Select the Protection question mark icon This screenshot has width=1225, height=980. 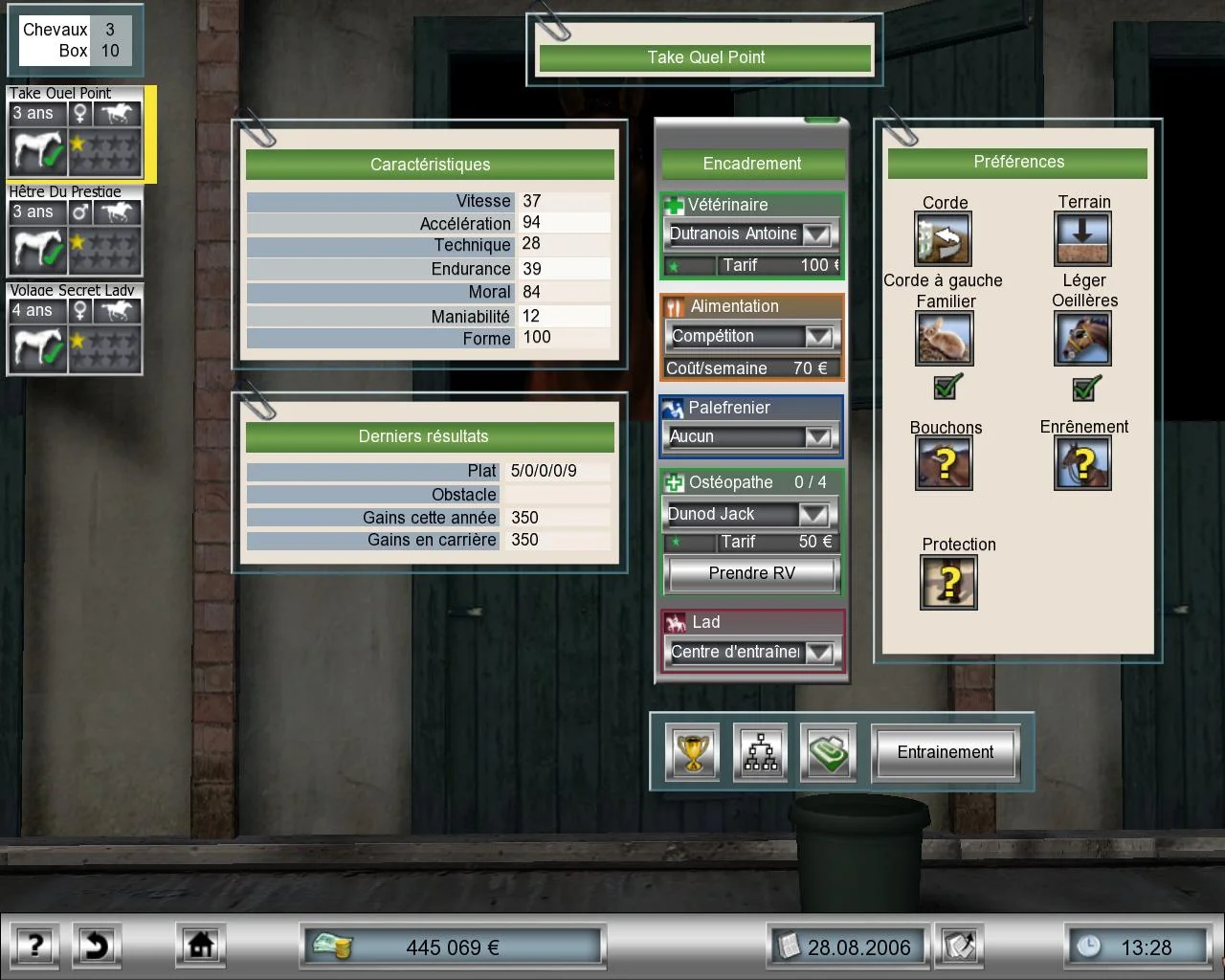coord(949,581)
